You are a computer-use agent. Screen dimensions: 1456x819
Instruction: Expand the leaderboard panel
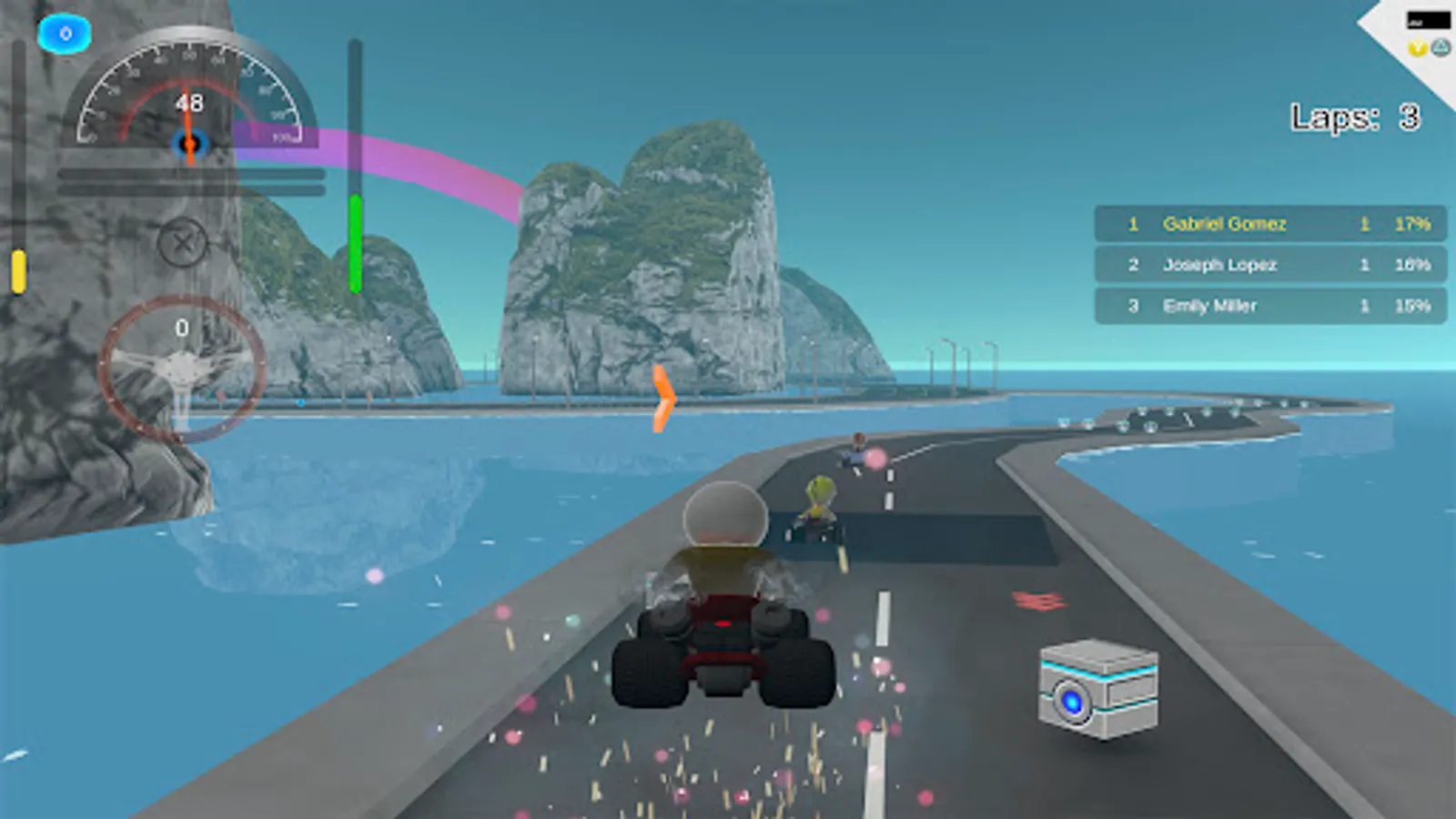click(1269, 265)
